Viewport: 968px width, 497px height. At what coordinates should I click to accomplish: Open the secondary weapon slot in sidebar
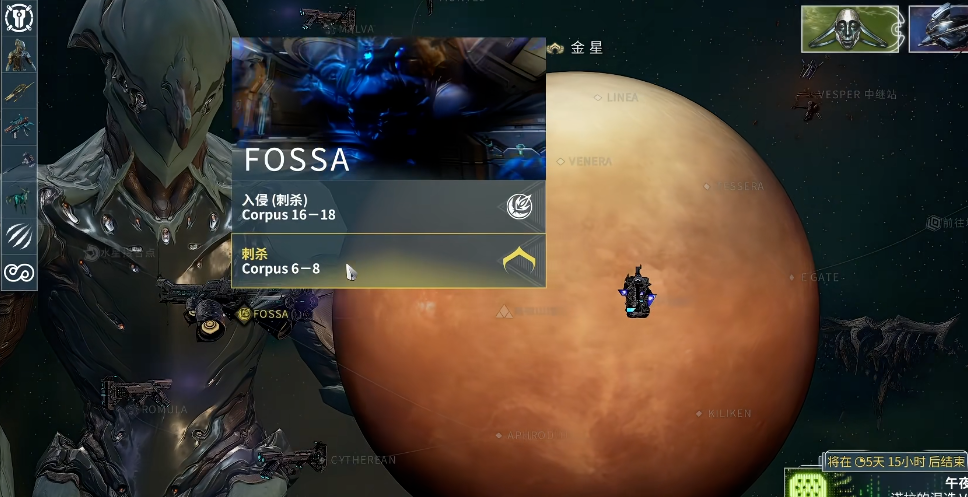19,126
